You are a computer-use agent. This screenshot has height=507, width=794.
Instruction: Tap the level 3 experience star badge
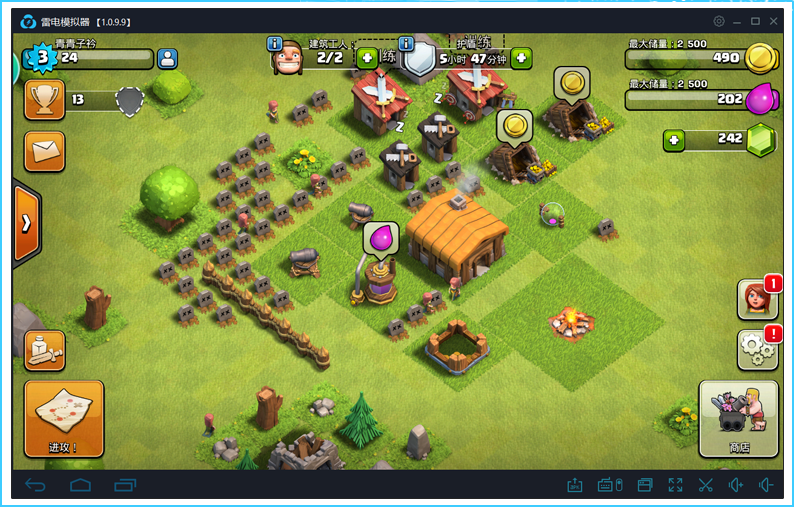pyautogui.click(x=42, y=58)
